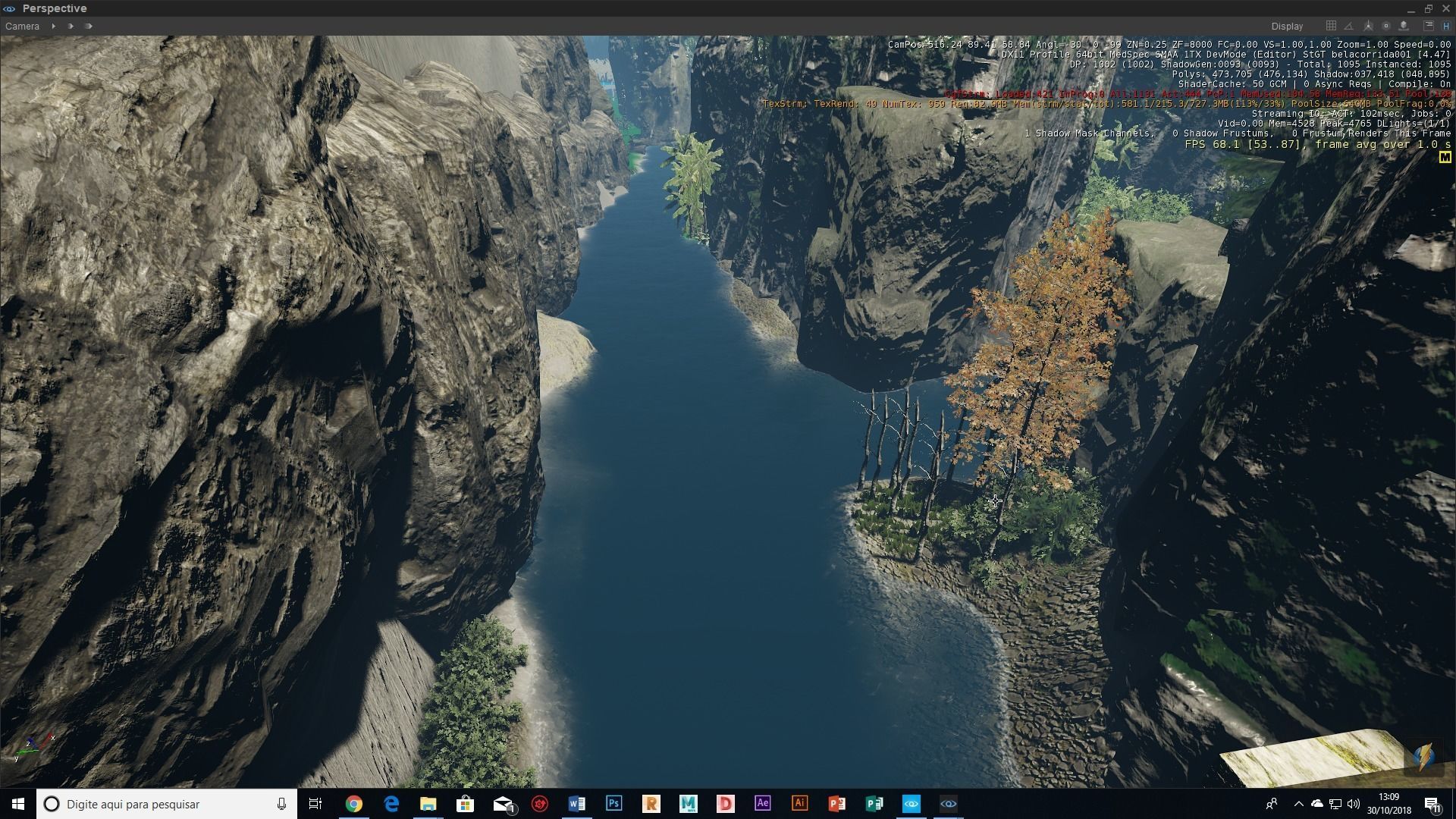
Task: Toggle angle snapping icon
Action: (x=1348, y=26)
